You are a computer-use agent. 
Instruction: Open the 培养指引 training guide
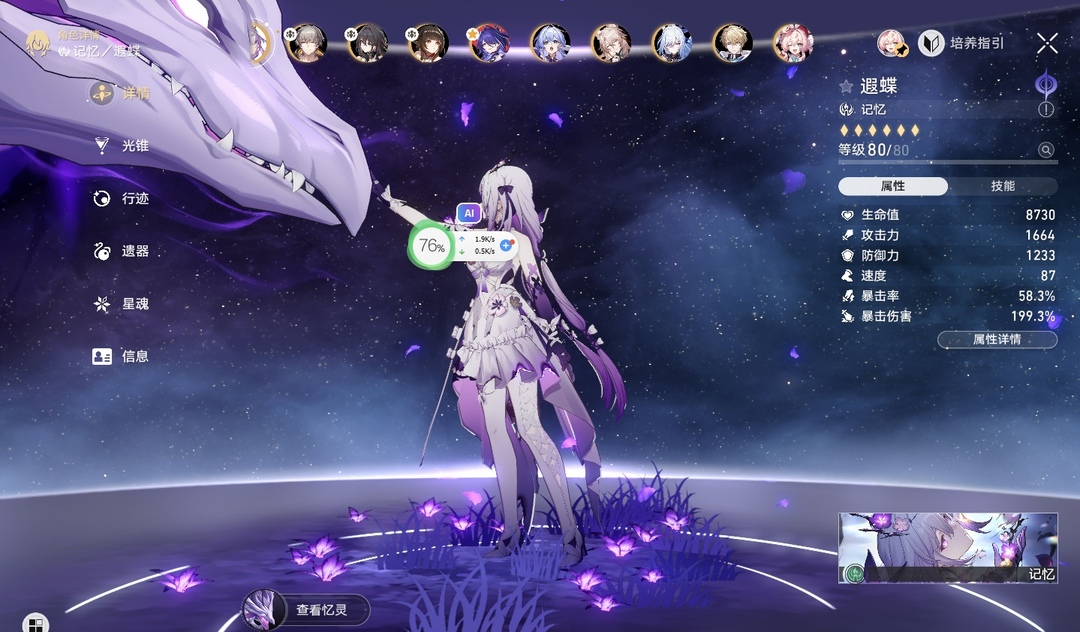[x=962, y=43]
